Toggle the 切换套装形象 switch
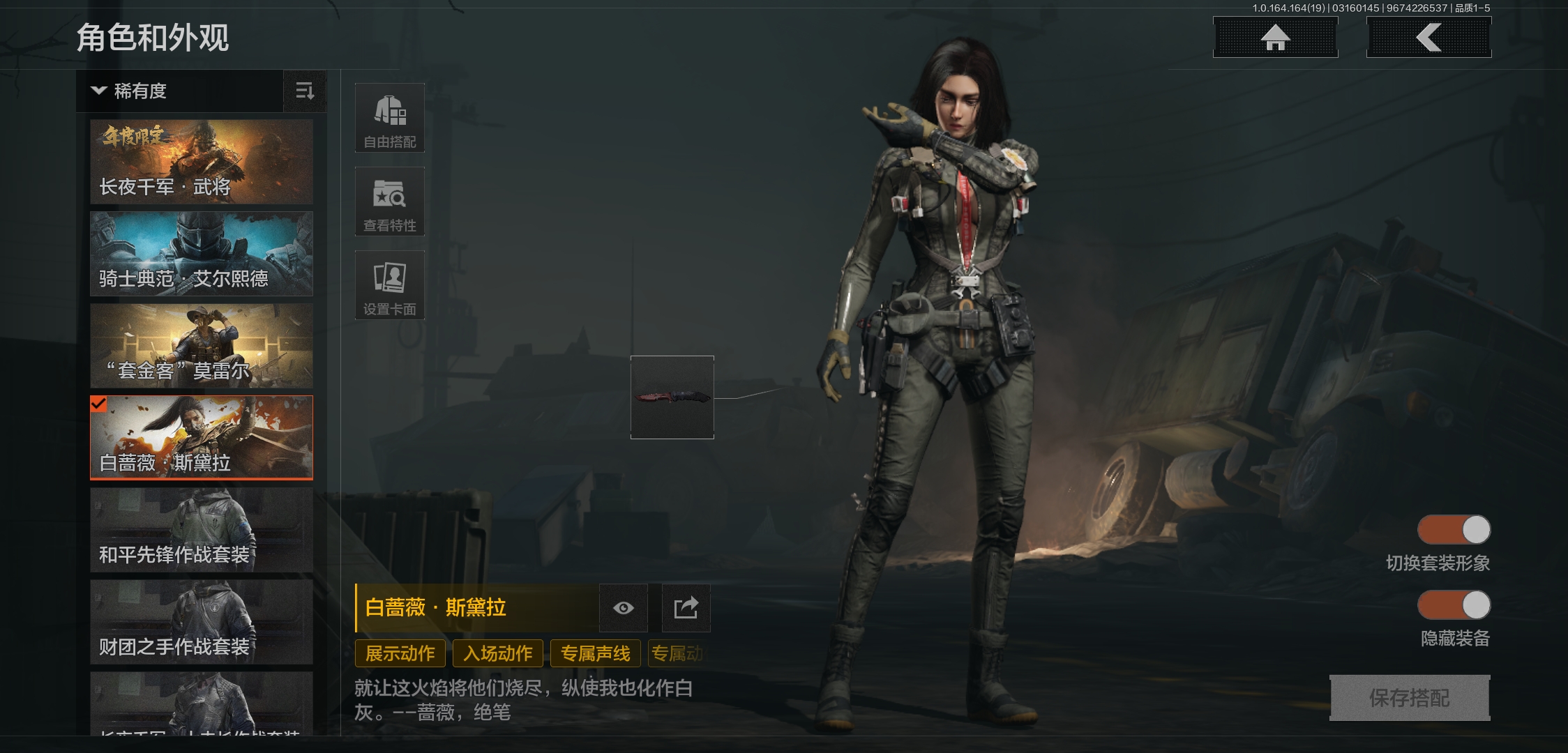1568x753 pixels. 1454,530
